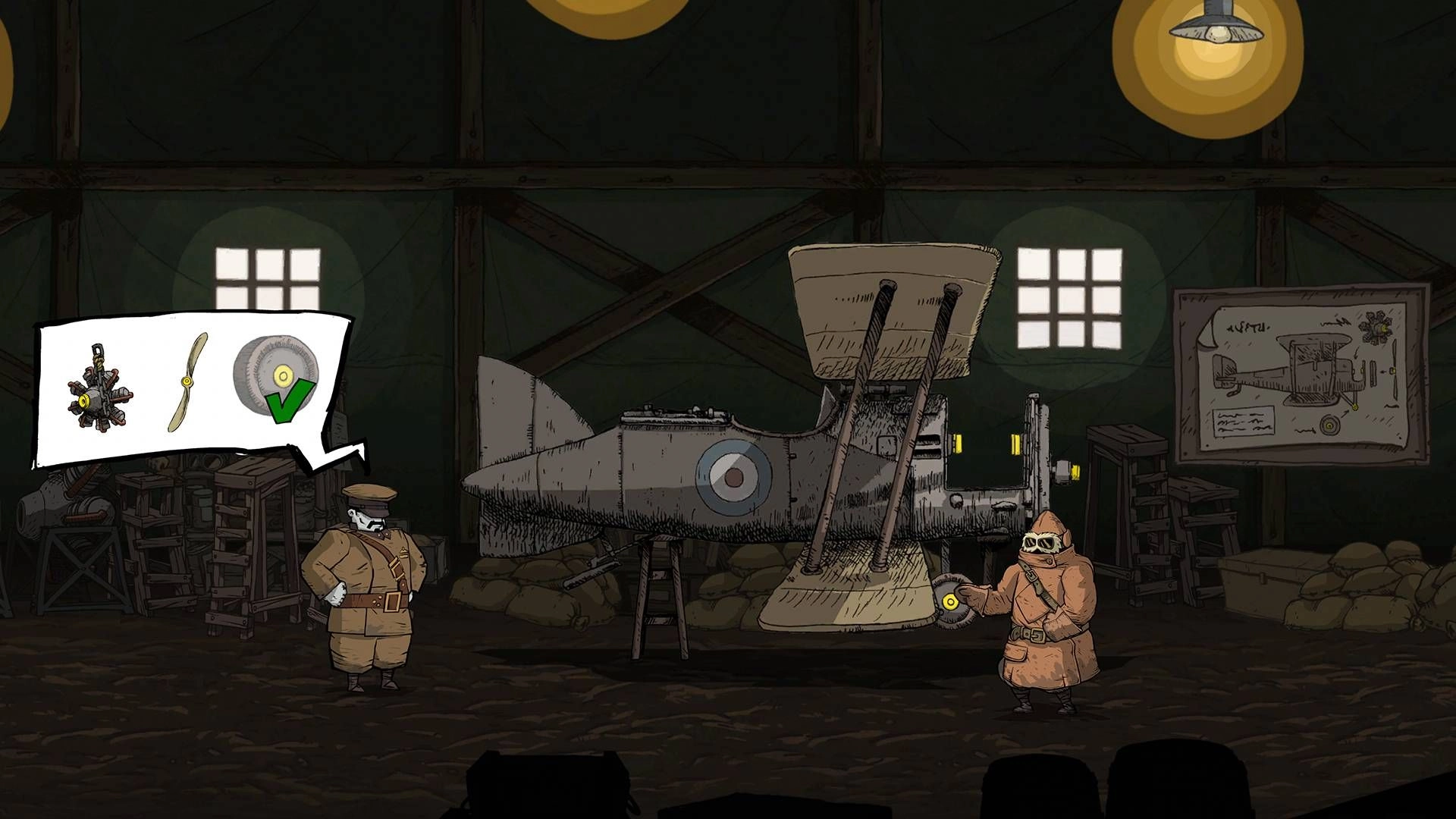The height and width of the screenshot is (819, 1456).
Task: Click the yellow sockets on the plane's rear strut
Action: click(959, 443)
